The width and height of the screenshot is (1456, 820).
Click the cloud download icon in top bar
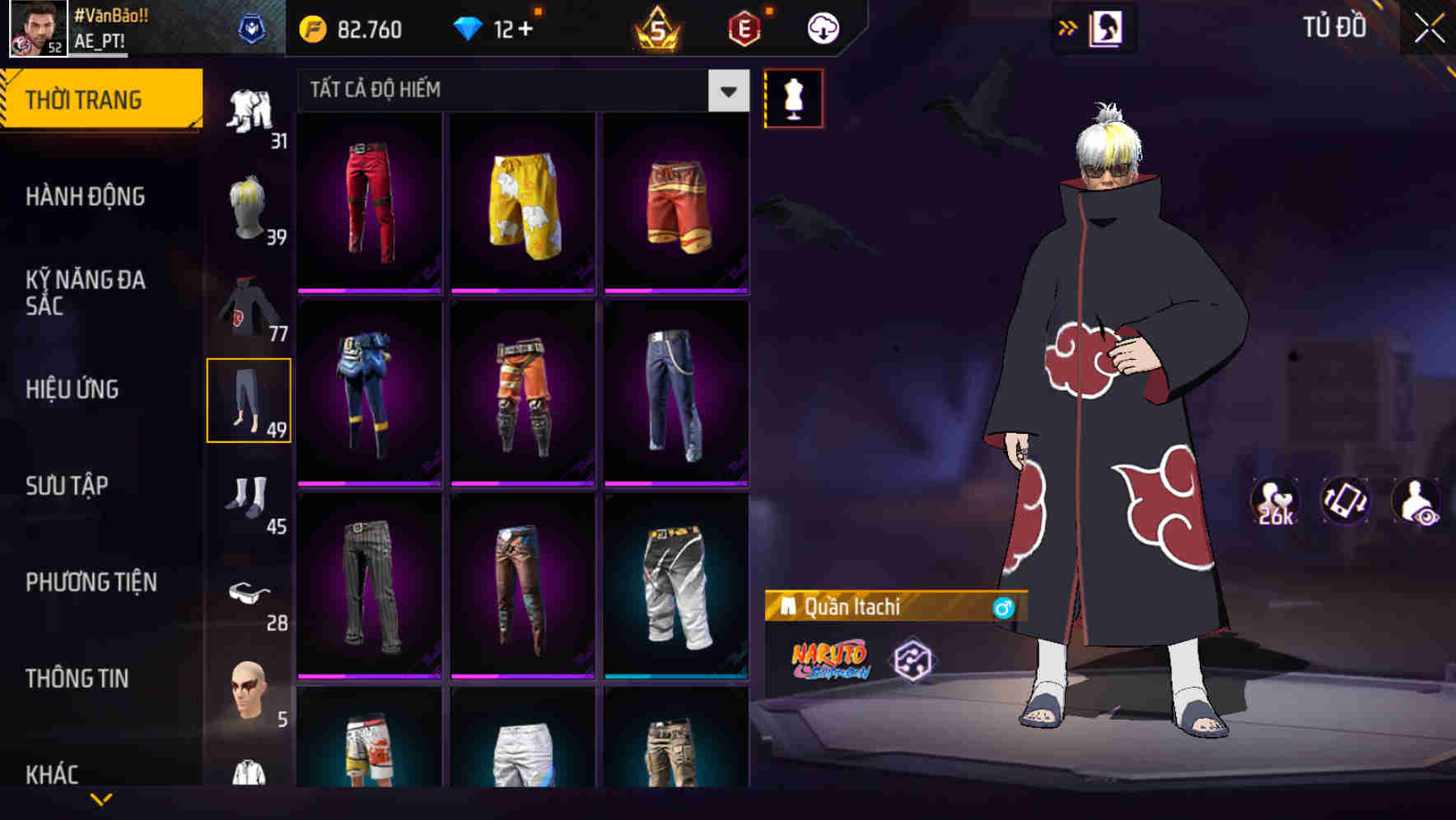coord(822,27)
